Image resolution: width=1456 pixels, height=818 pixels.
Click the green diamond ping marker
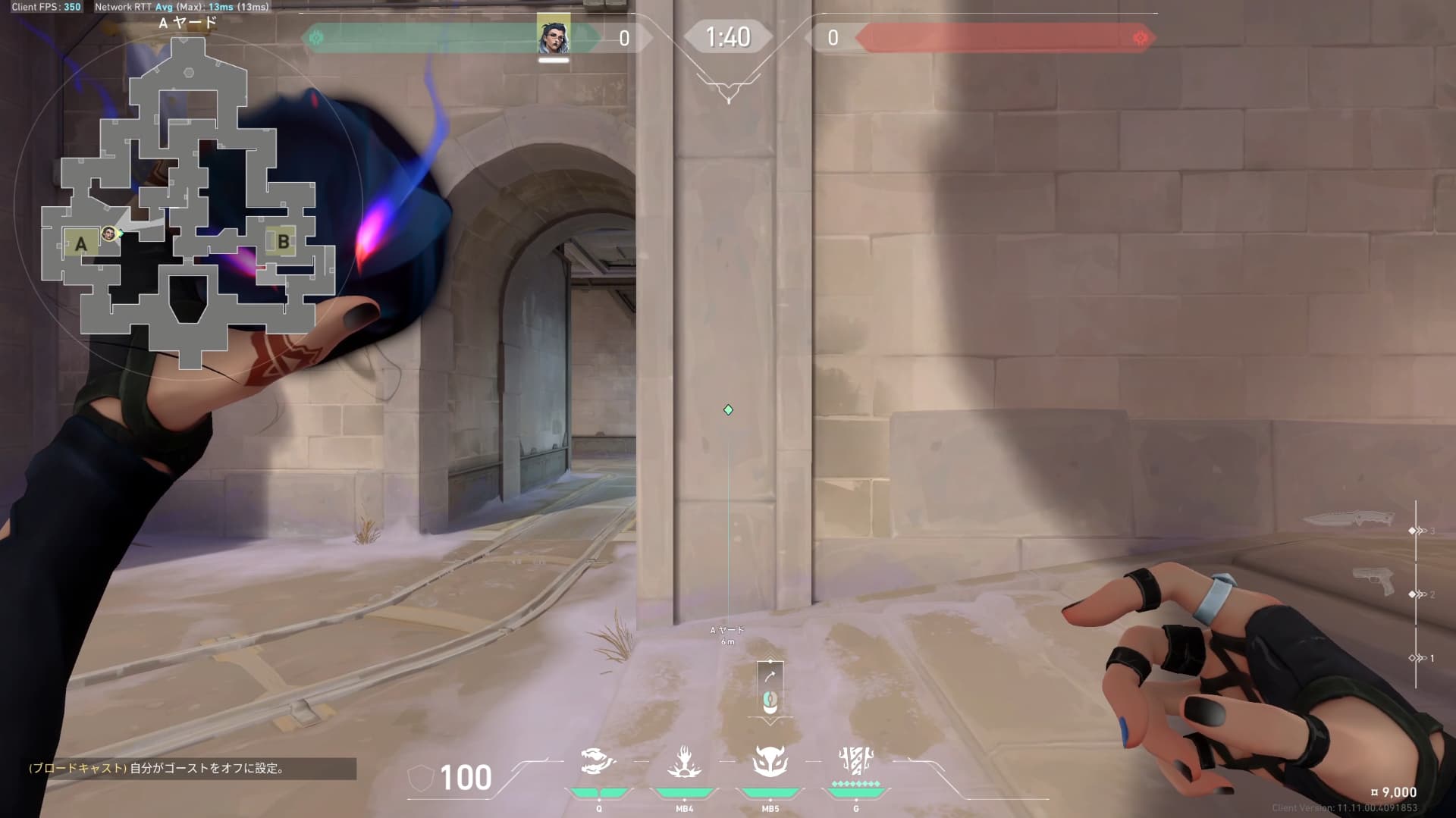coord(728,410)
